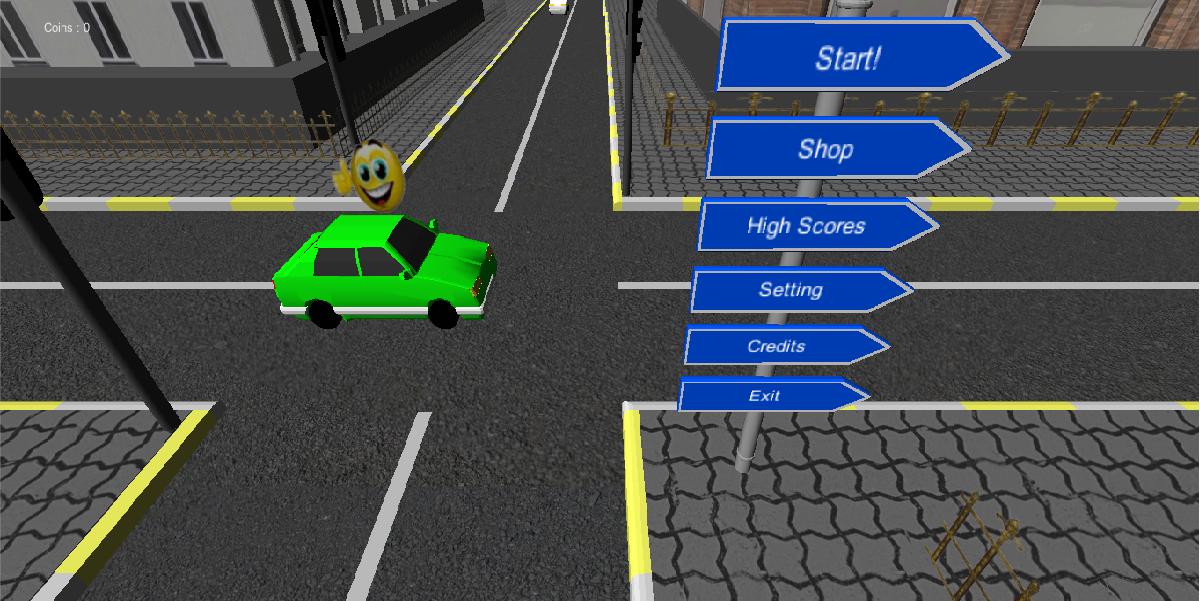
Task: Open the Shop menu
Action: tap(827, 149)
